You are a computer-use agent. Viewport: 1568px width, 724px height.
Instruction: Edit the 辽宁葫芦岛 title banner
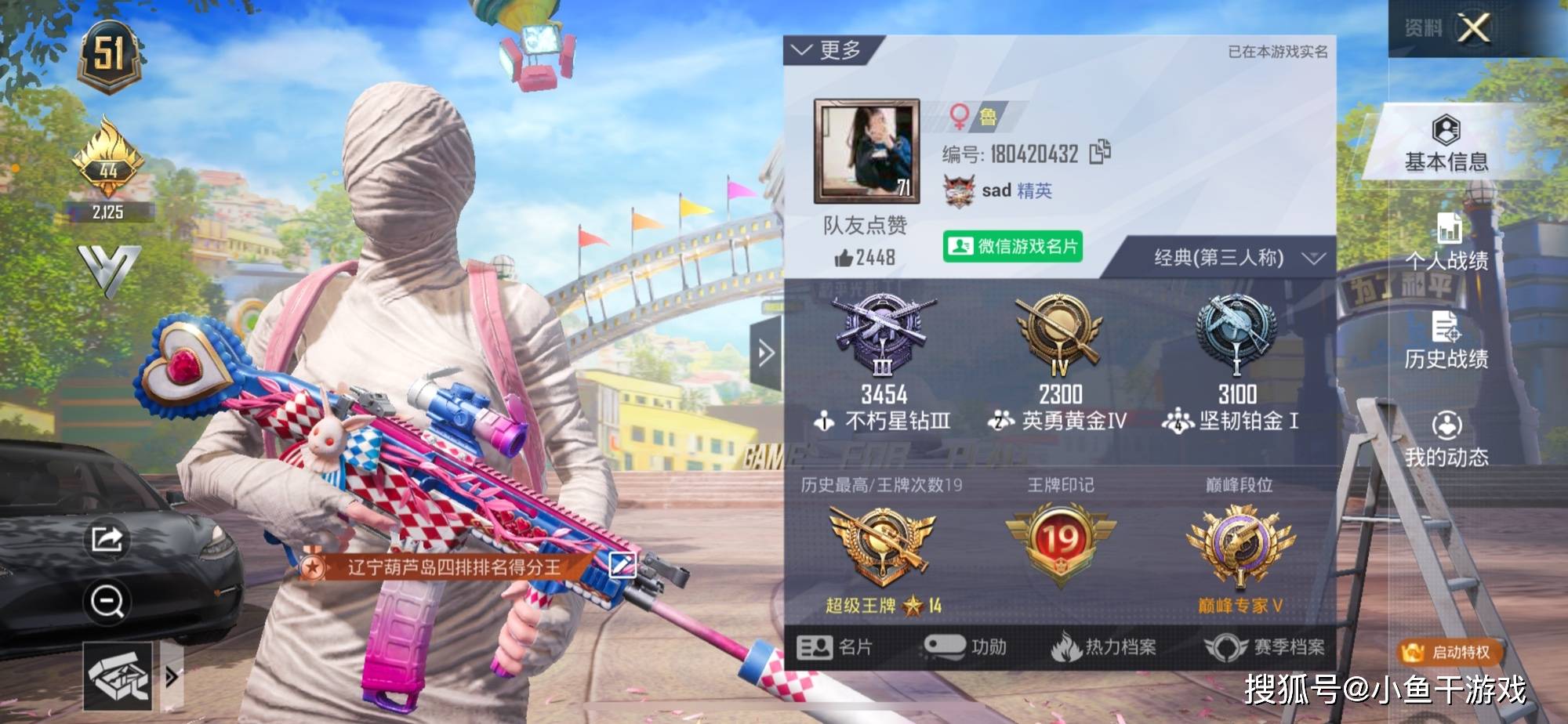tap(622, 564)
